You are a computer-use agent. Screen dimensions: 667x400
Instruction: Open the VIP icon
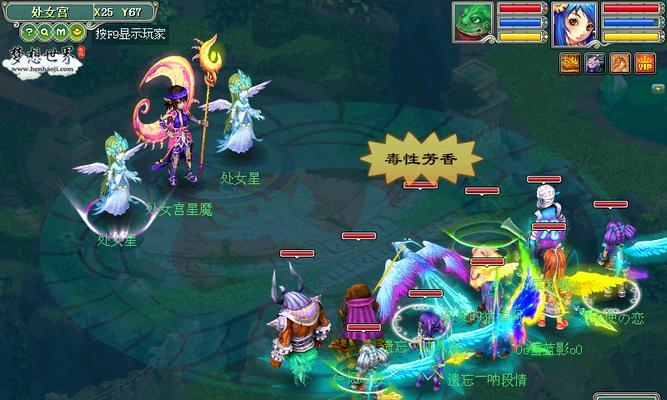pos(644,63)
